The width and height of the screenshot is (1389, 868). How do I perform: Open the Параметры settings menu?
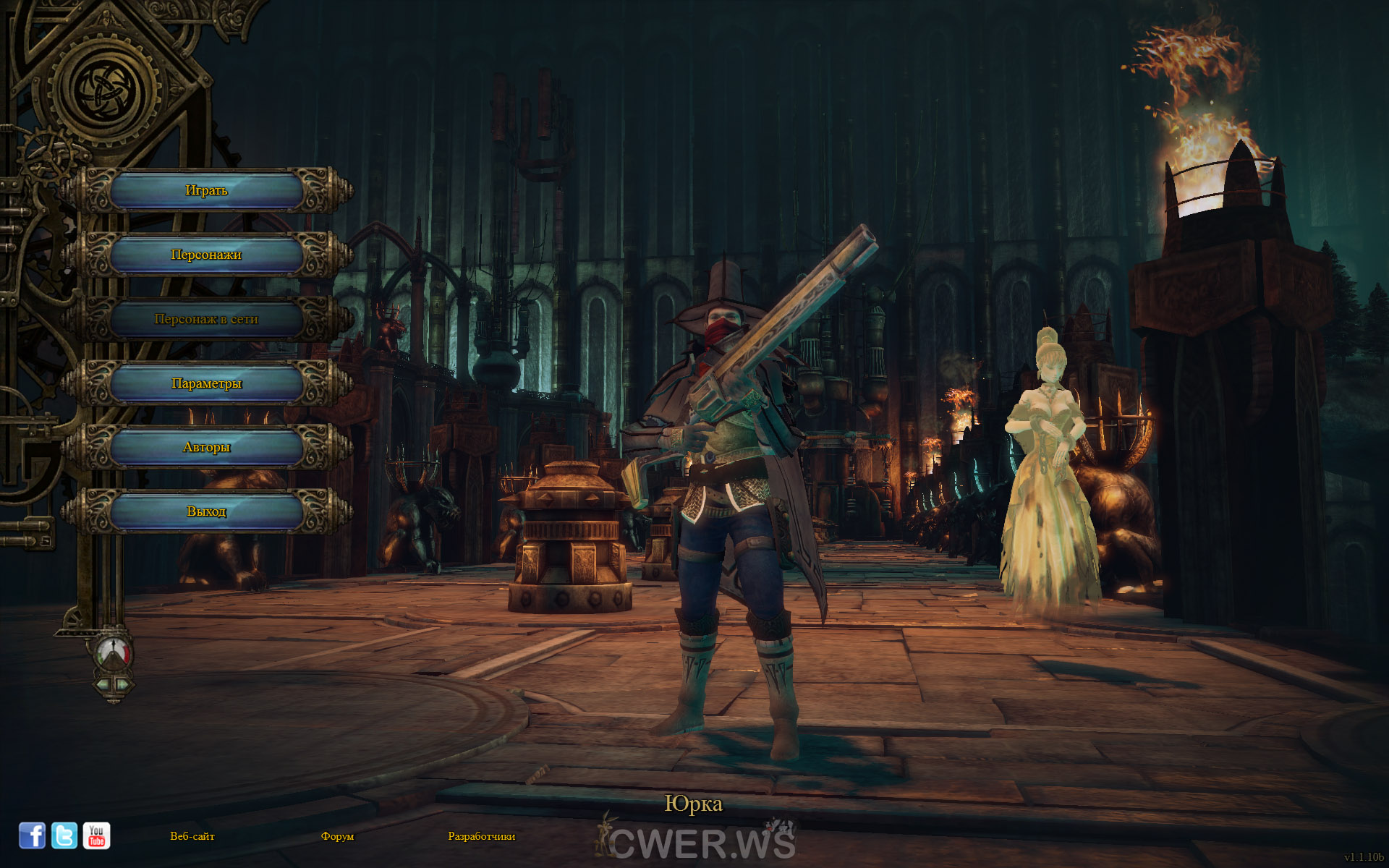click(x=206, y=383)
